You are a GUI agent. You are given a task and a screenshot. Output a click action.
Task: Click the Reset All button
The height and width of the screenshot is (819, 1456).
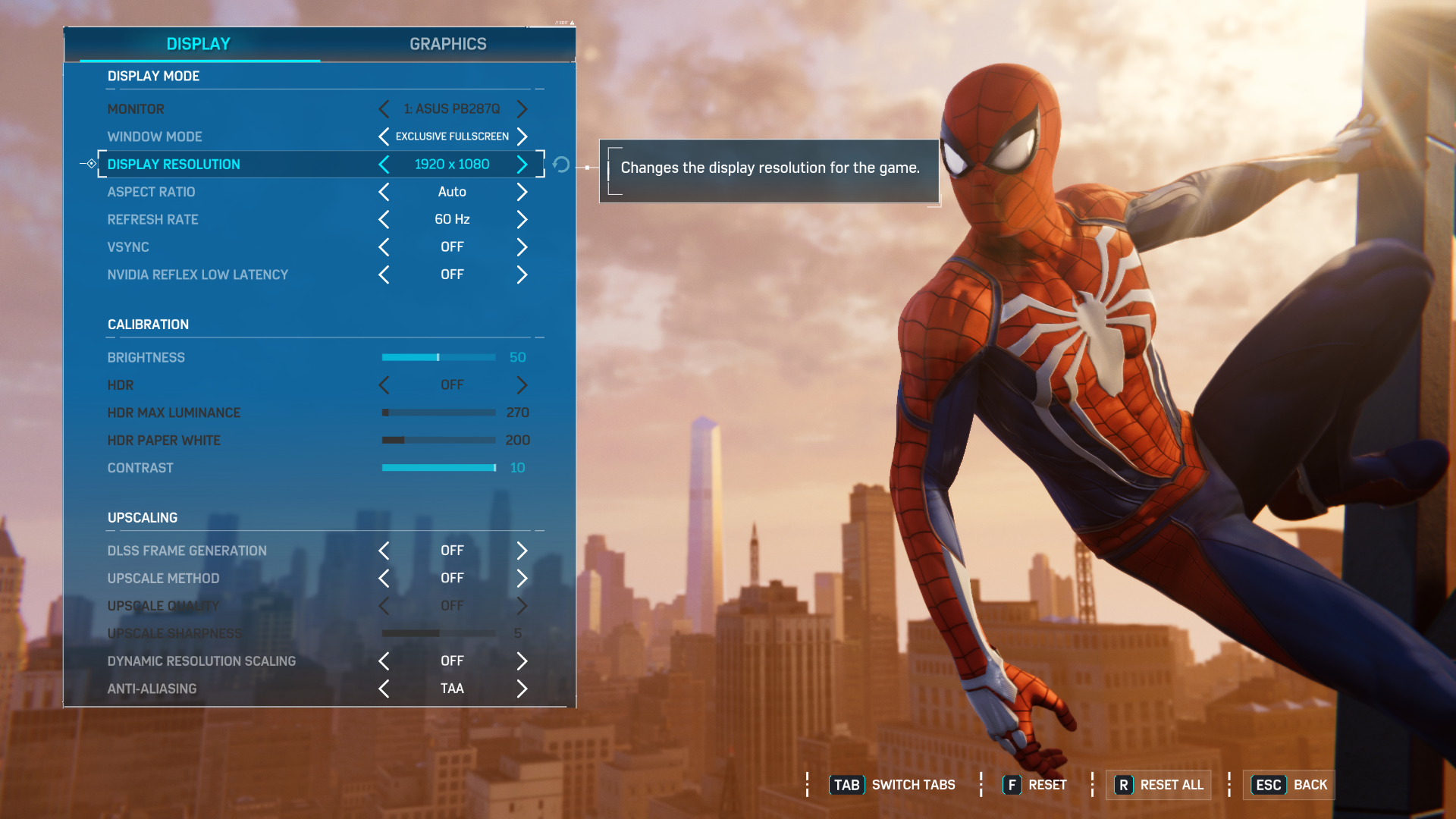coord(1159,785)
